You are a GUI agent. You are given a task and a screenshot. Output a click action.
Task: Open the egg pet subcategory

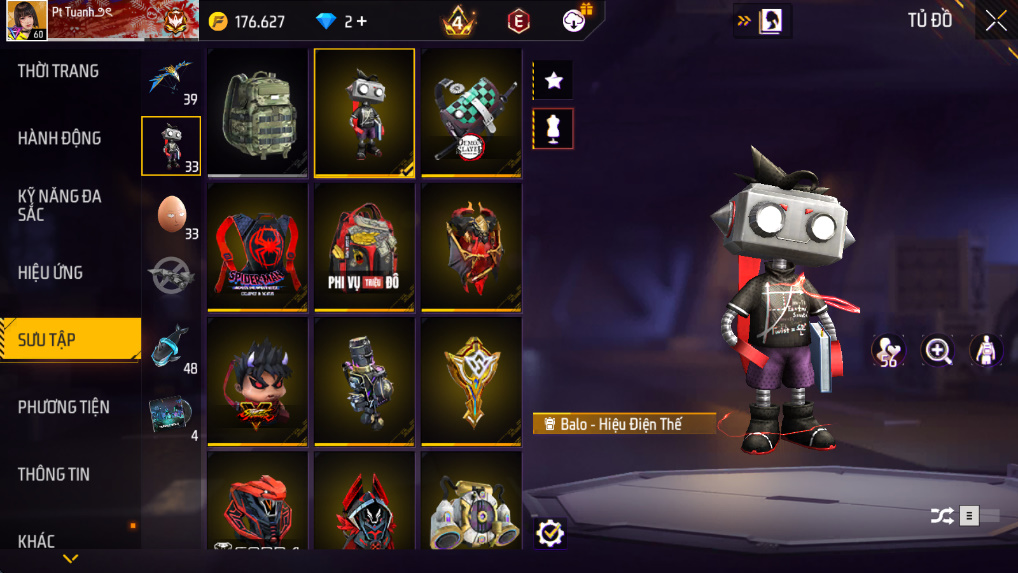pos(171,214)
